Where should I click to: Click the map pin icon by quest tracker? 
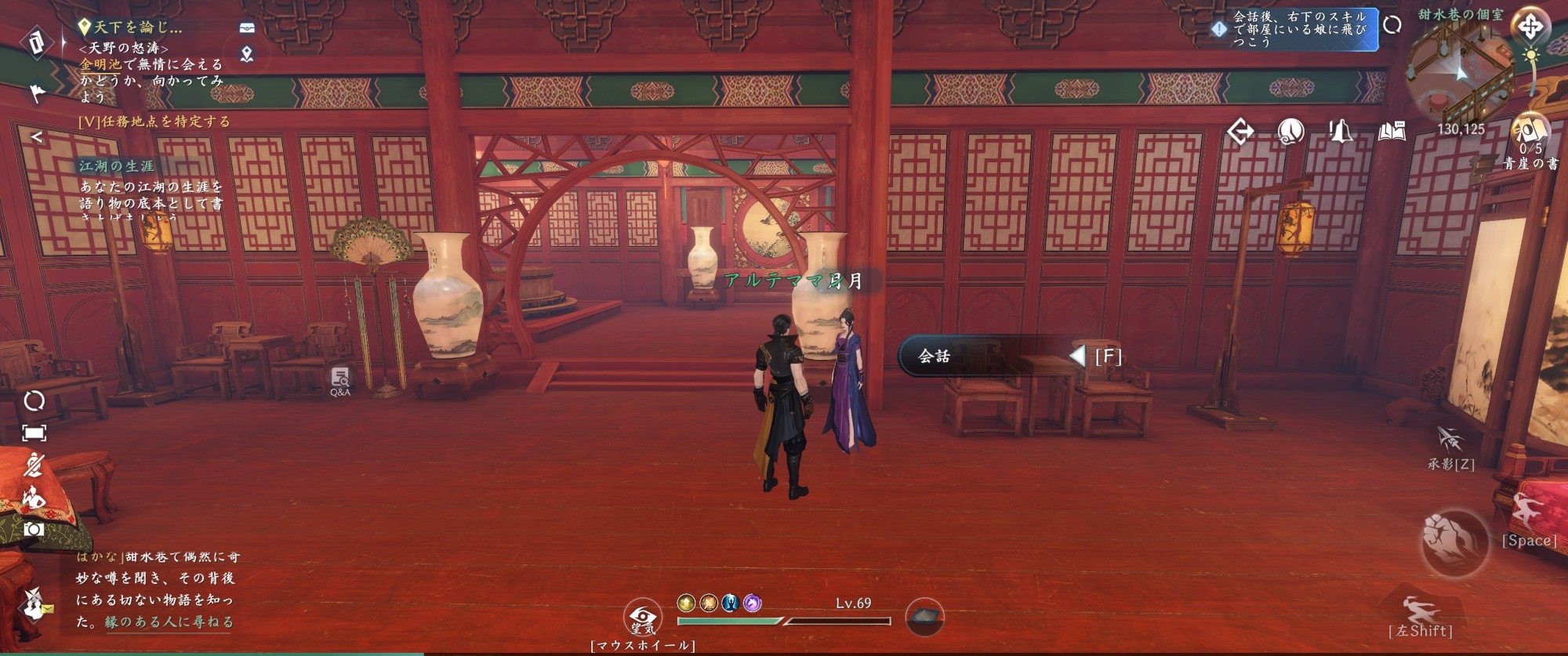click(x=247, y=54)
